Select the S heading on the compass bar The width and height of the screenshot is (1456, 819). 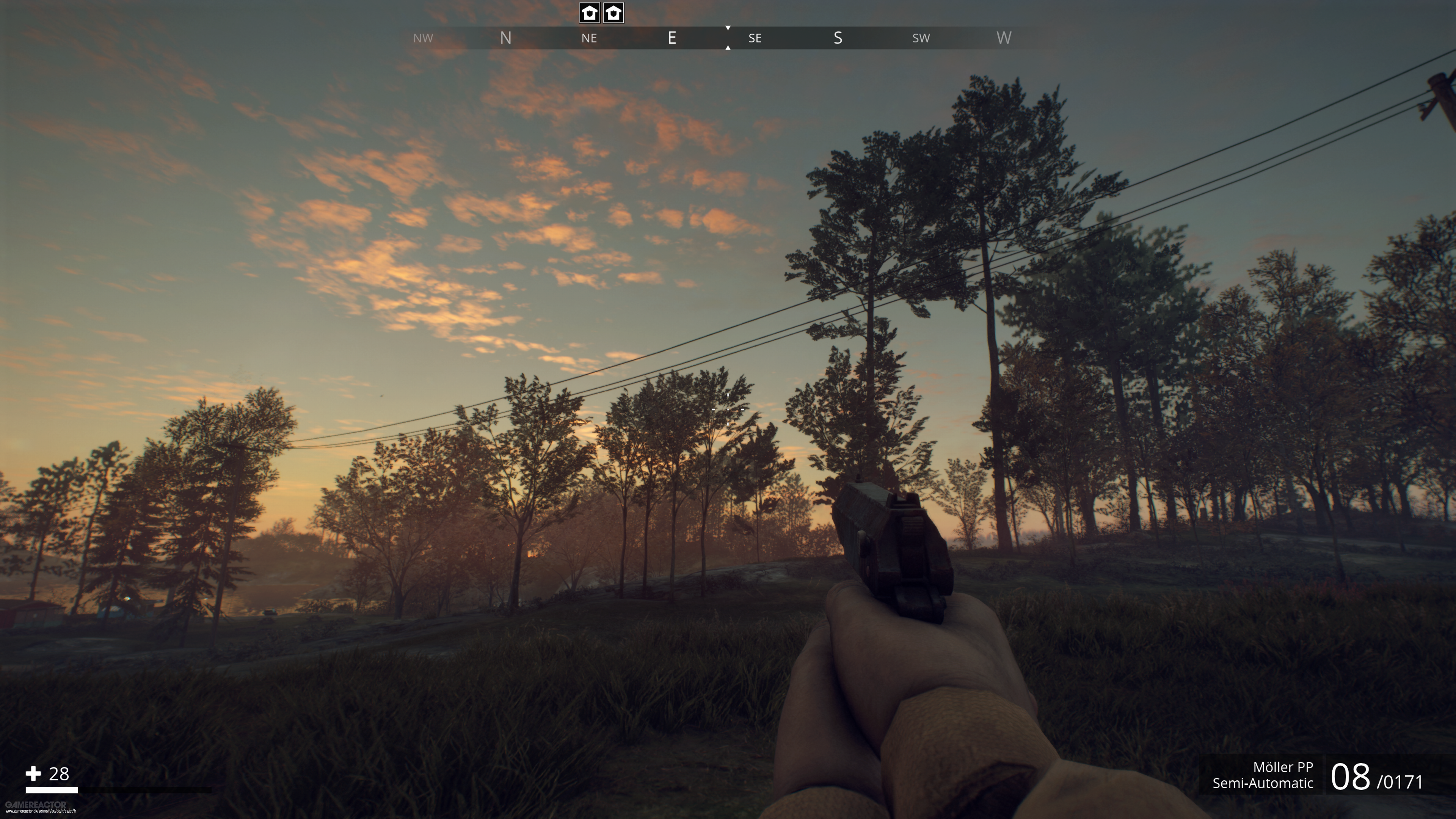[838, 38]
